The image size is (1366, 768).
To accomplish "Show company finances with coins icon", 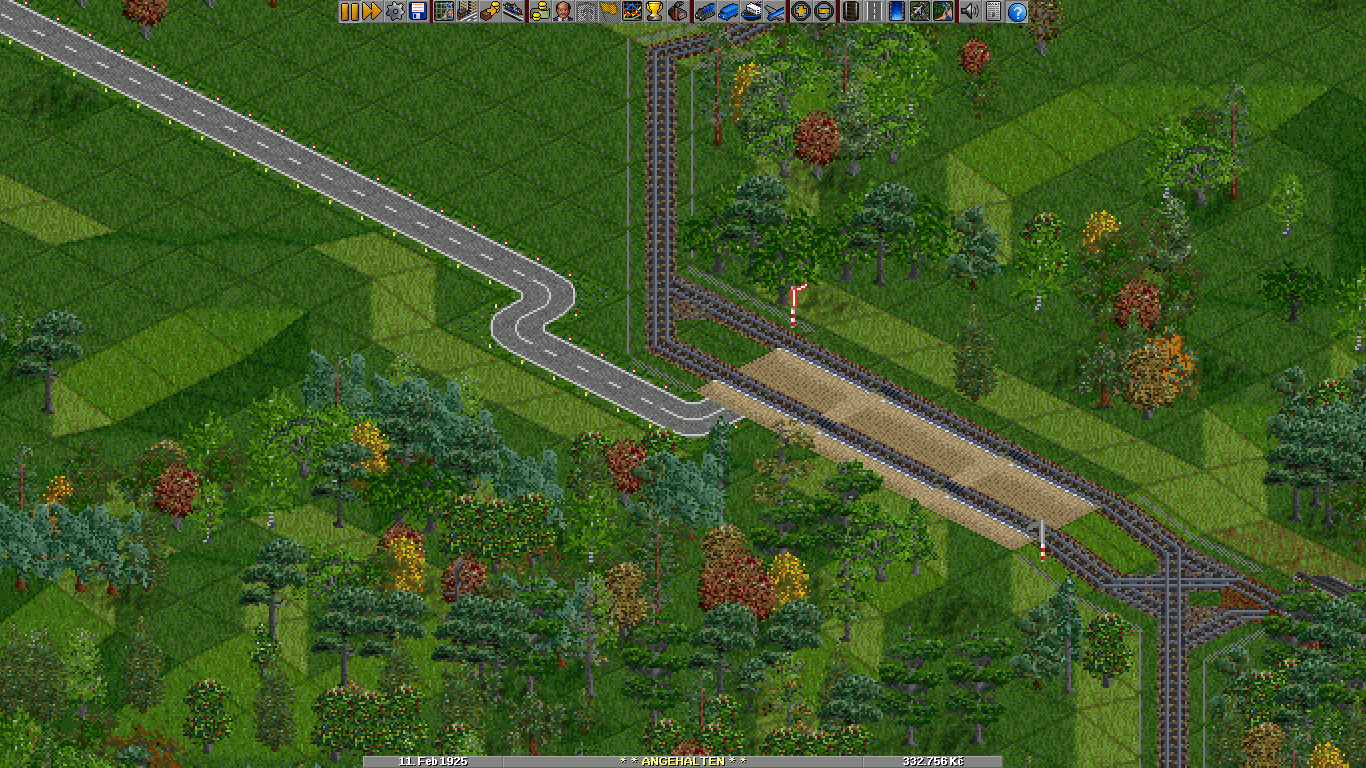I will click(539, 12).
